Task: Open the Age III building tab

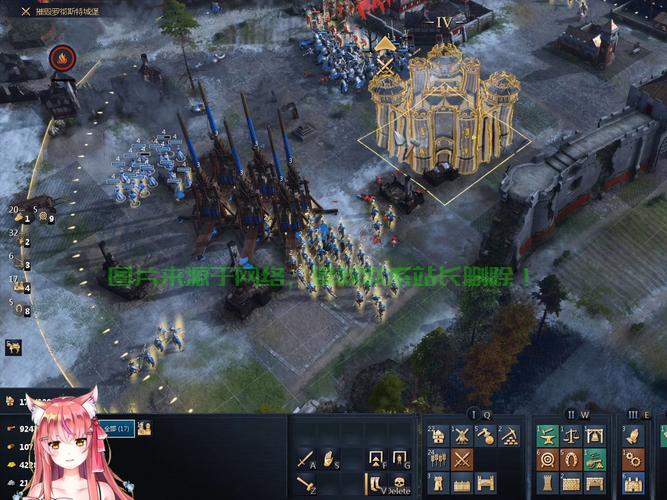Action: [633, 414]
